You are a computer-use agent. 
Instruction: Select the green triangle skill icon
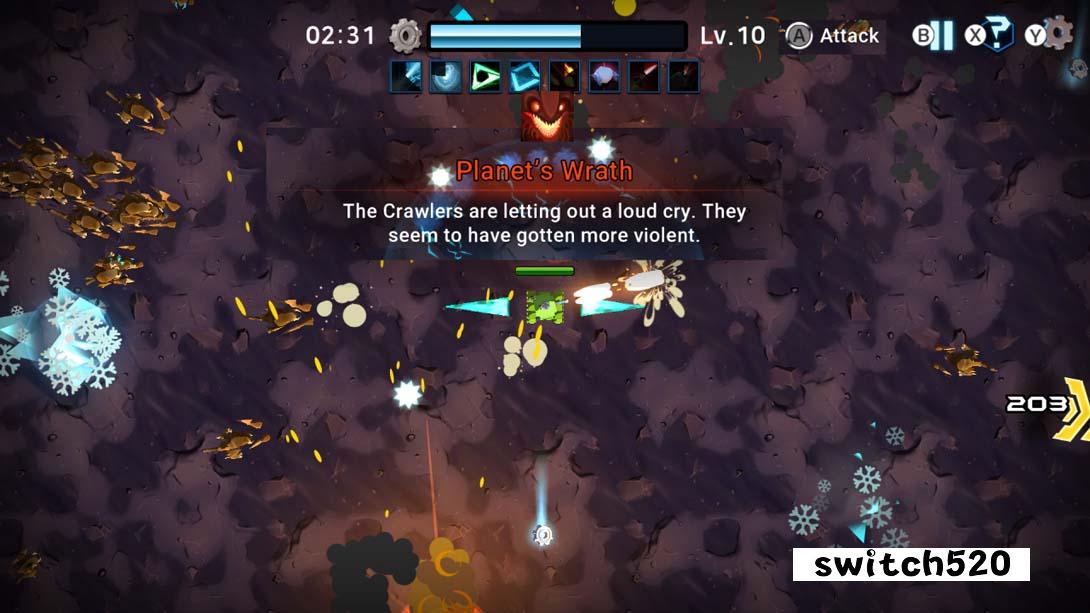pos(485,77)
